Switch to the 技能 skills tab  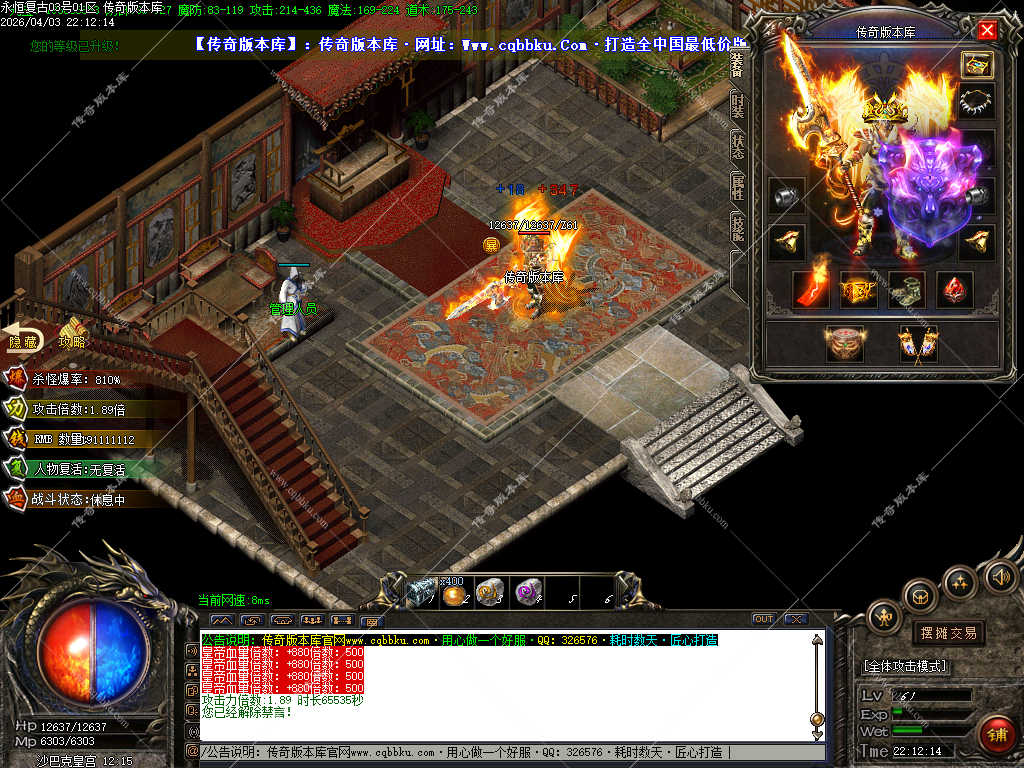tap(738, 229)
